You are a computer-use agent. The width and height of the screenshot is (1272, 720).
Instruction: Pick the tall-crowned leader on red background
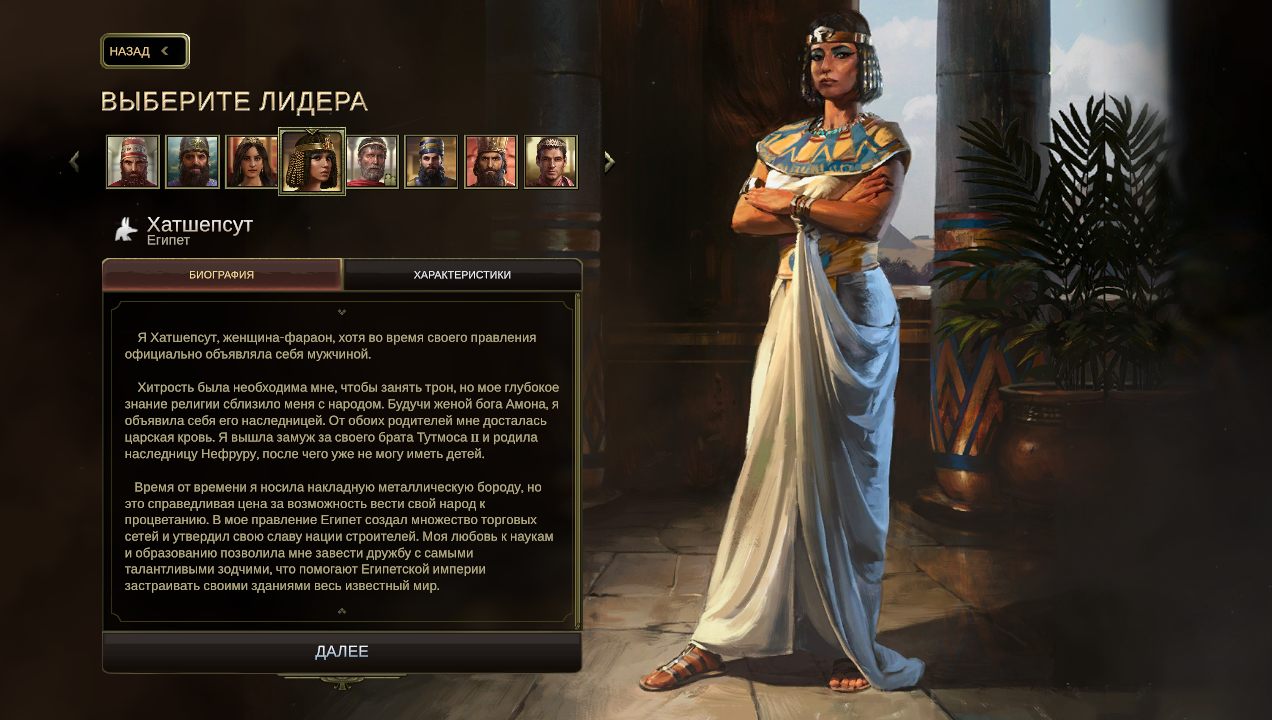[491, 162]
